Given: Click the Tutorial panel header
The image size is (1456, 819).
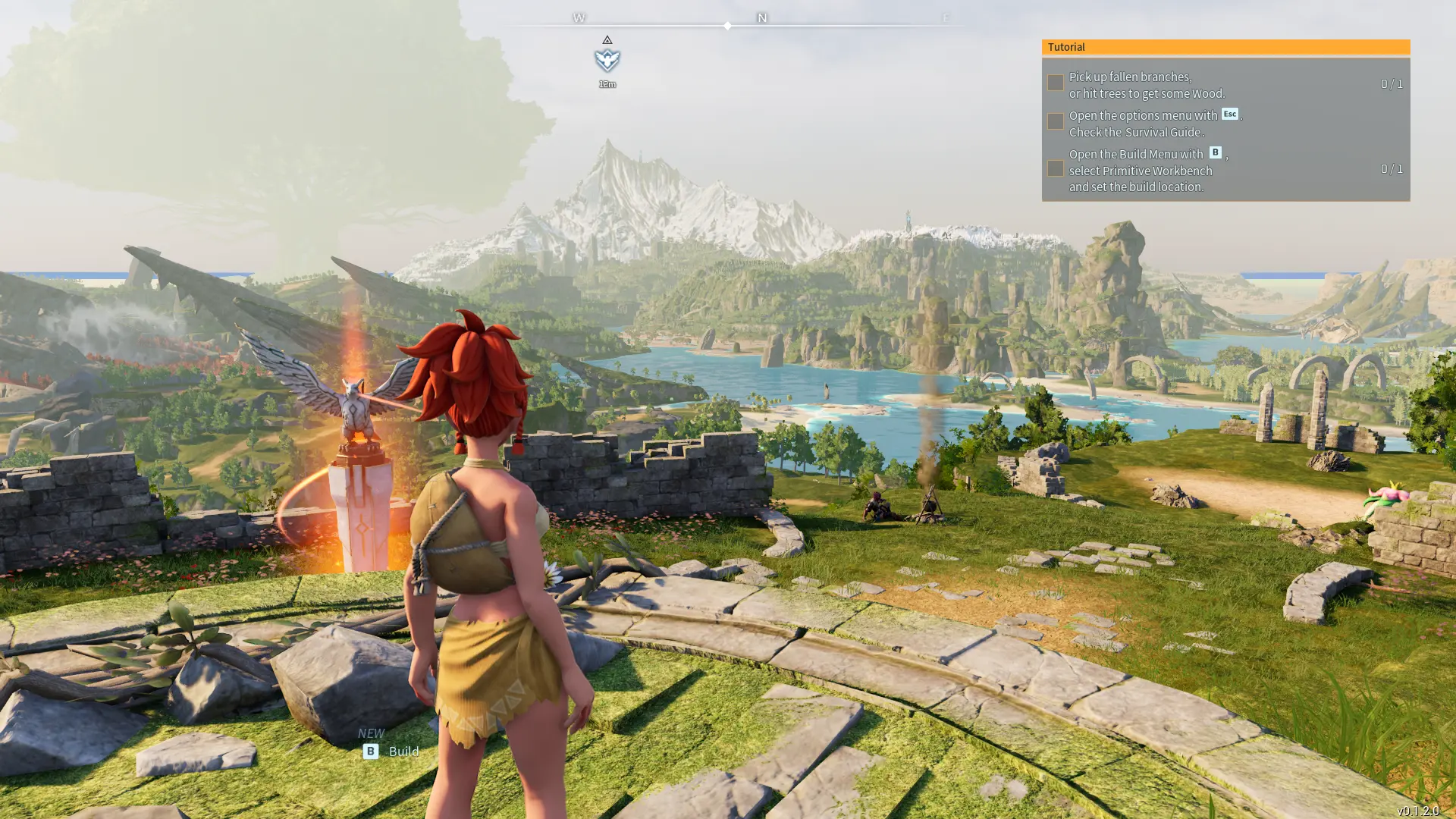Looking at the screenshot, I should coord(1225,47).
